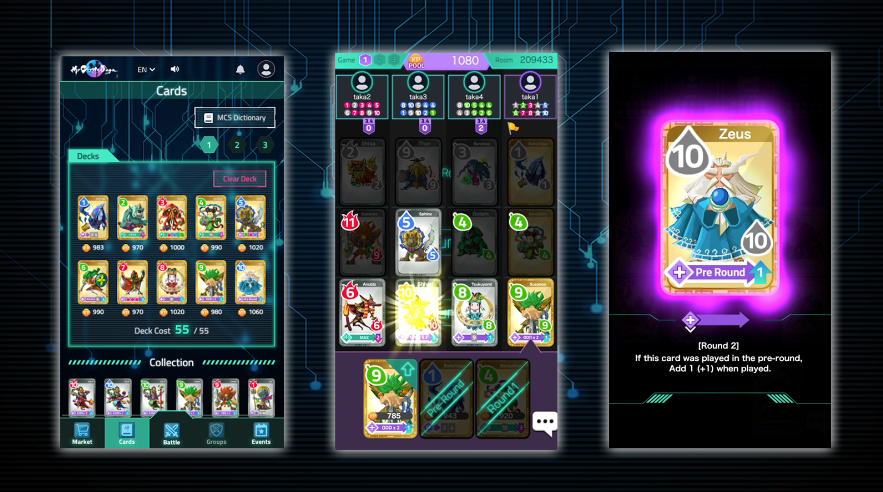Screen dimensions: 883x492
Task: View player taka2's avatar
Action: (362, 84)
